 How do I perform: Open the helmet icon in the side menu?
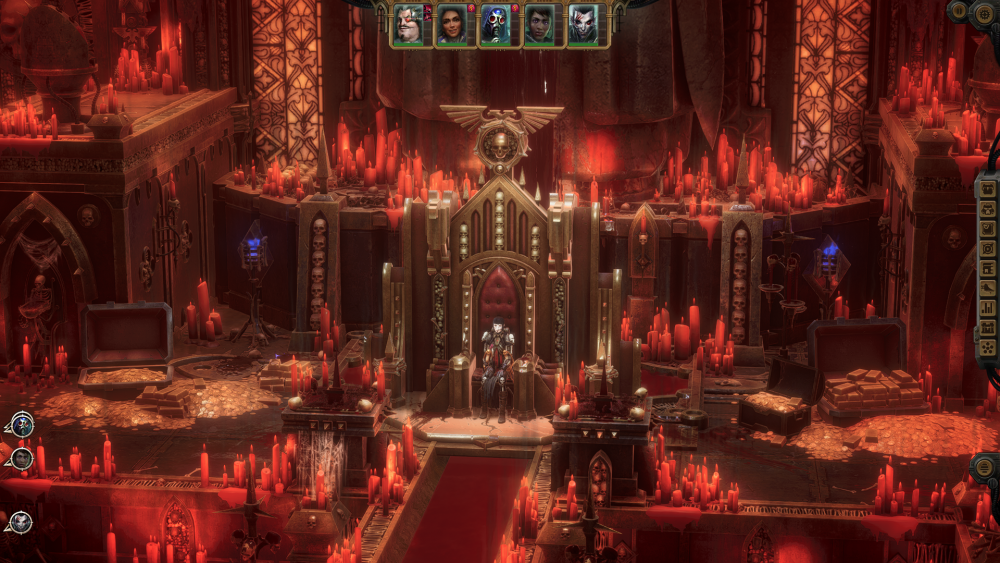coord(988,208)
